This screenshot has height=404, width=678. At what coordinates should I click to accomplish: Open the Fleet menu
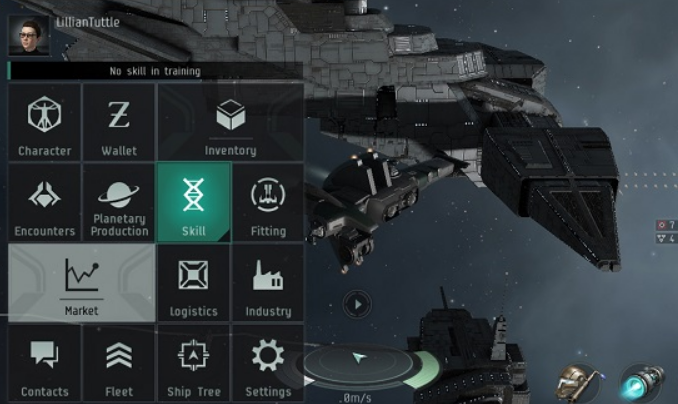pyautogui.click(x=119, y=363)
